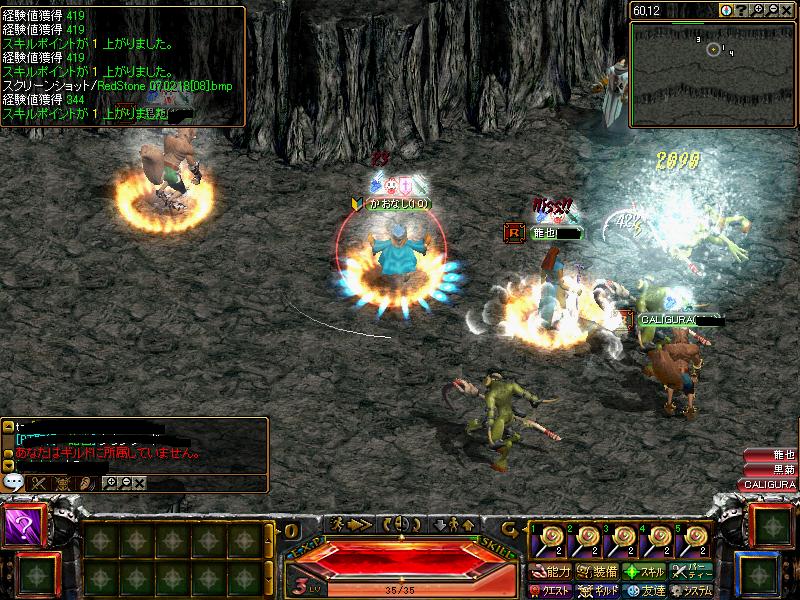Open the システム (system) menu
The width and height of the screenshot is (800, 600).
tap(692, 591)
